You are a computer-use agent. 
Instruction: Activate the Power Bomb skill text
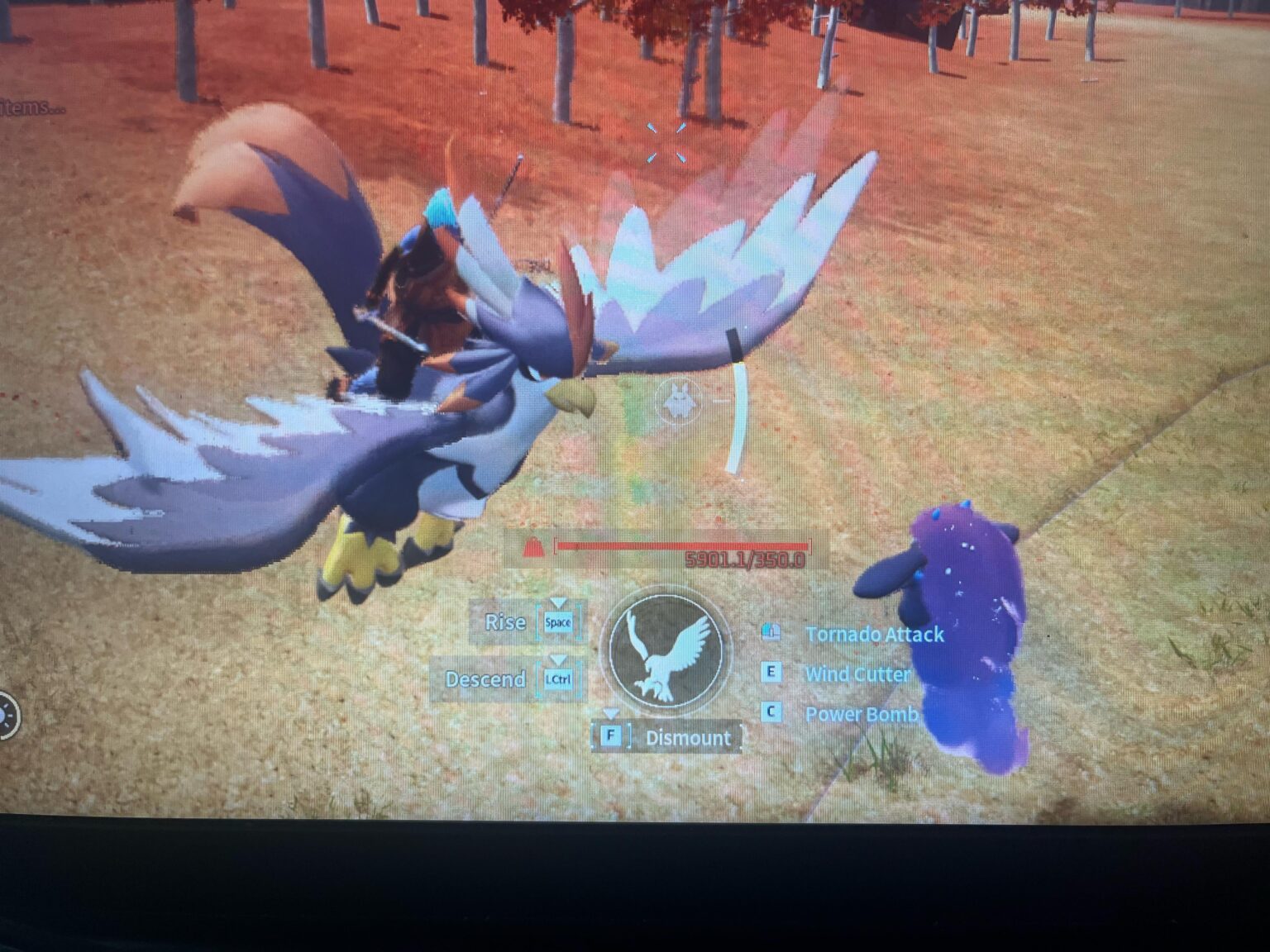click(x=860, y=714)
